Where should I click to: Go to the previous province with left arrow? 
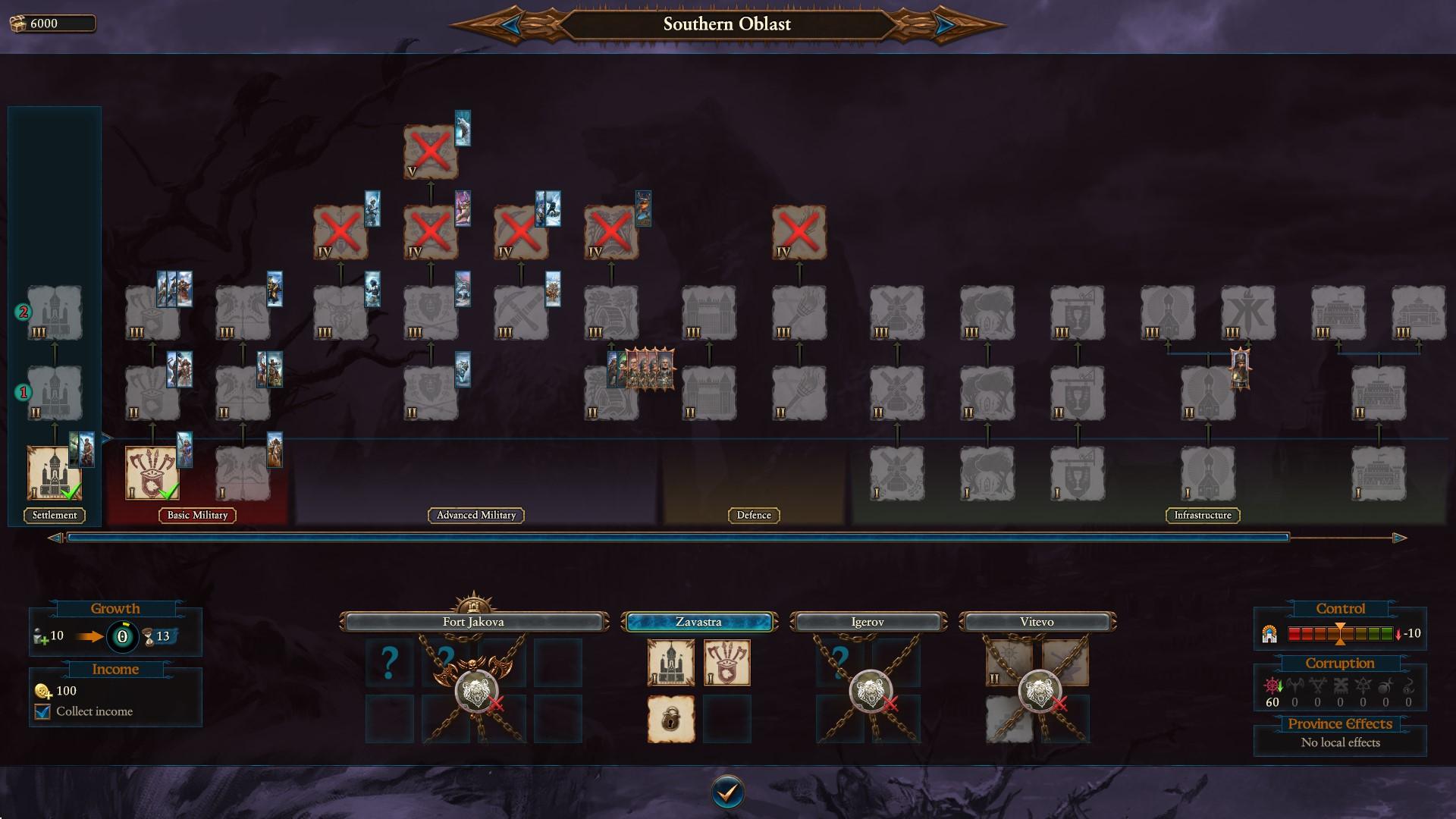point(510,25)
